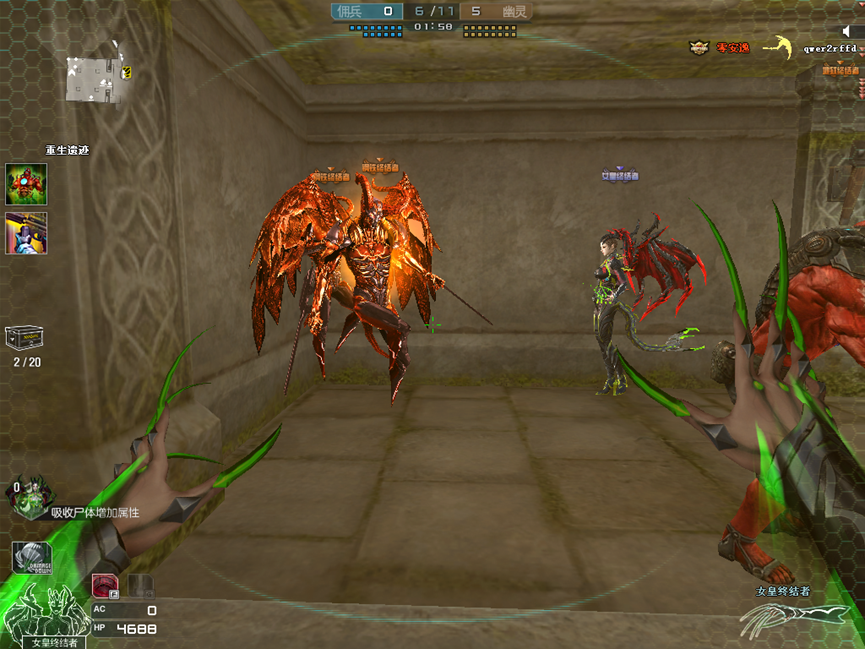Select the red armored mutant icon
Image resolution: width=865 pixels, height=649 pixels.
coord(26,184)
